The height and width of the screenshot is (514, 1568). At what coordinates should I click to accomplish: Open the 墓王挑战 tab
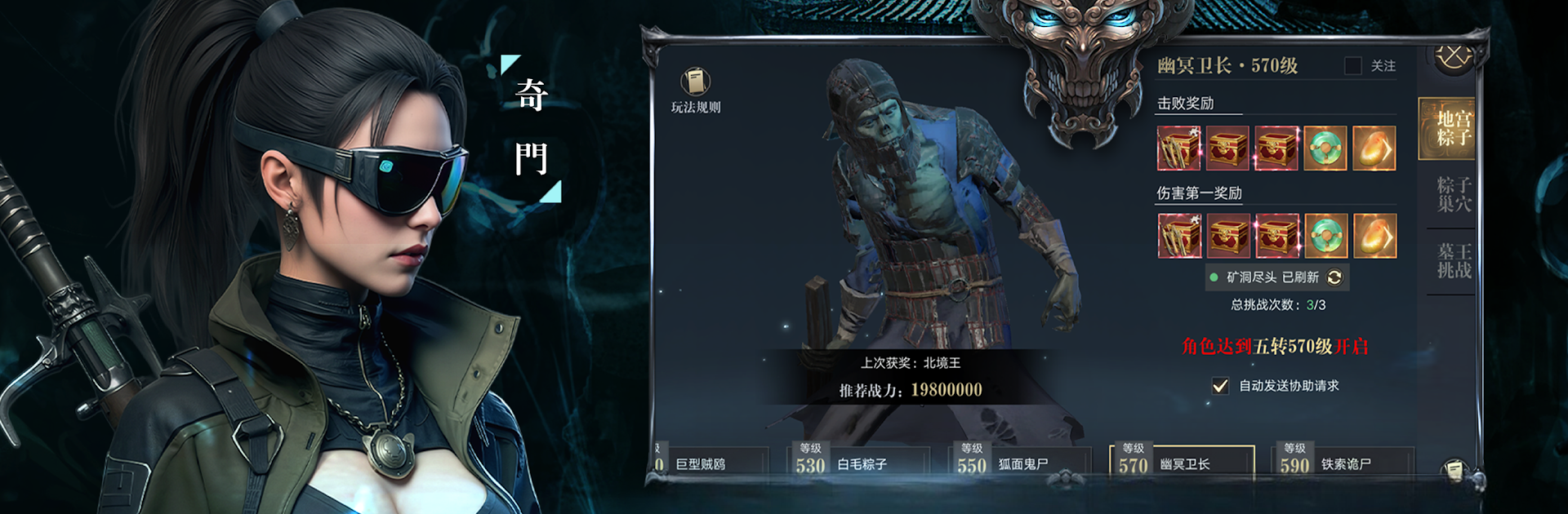(1454, 261)
